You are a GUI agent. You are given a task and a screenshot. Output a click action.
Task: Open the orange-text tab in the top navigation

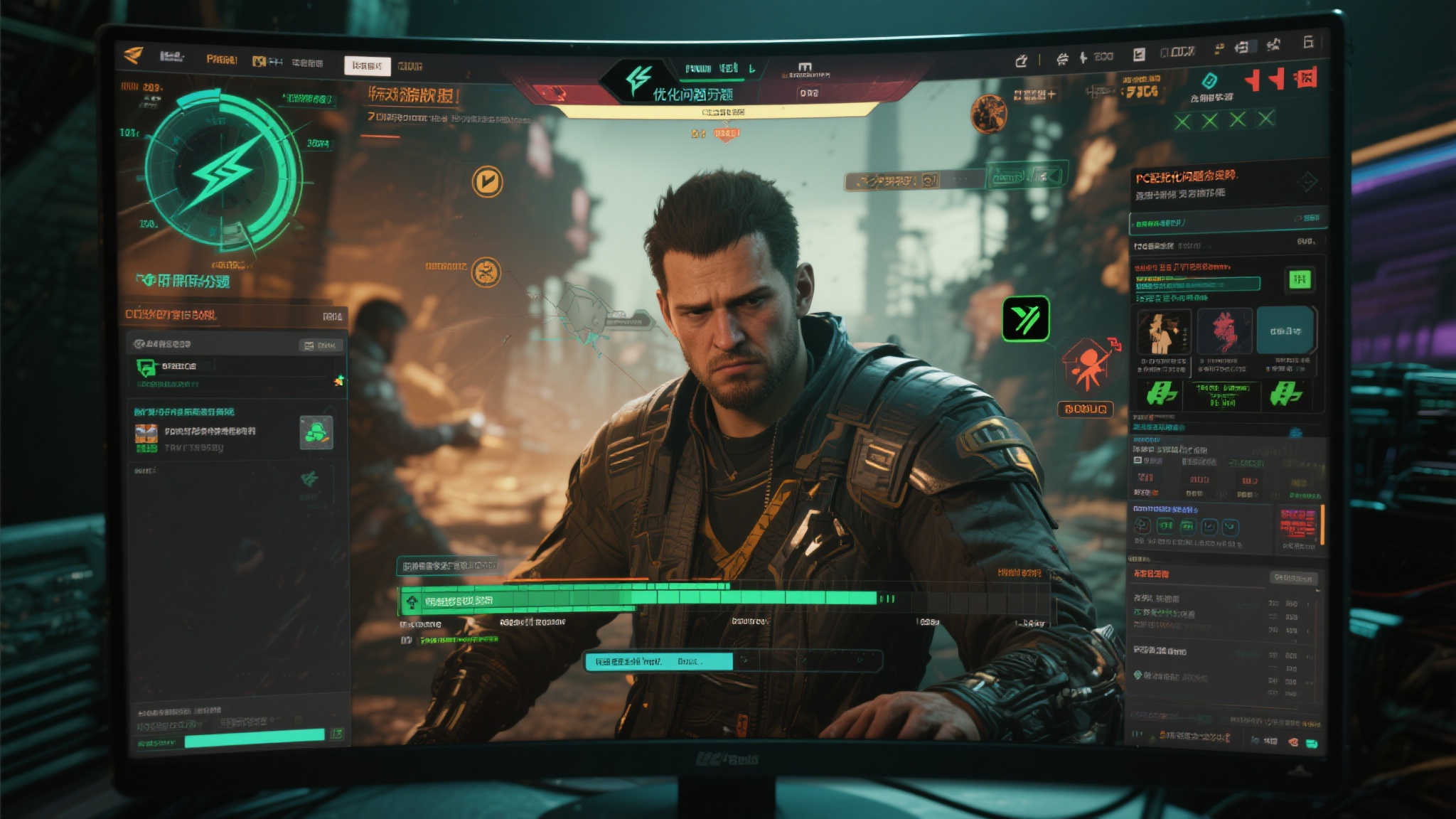(x=221, y=60)
